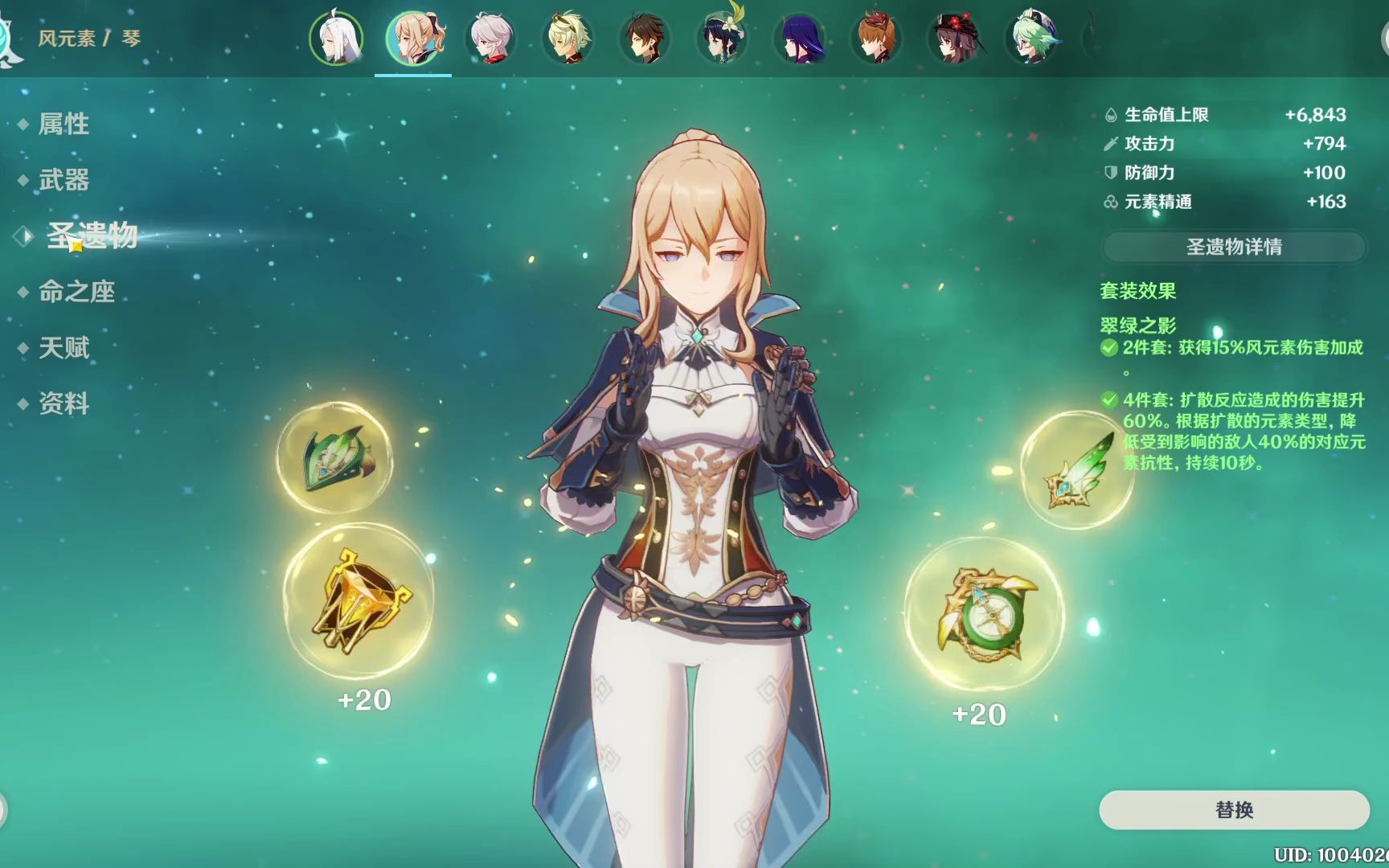Switch to Shenhe's character portrait
This screenshot has height=868, width=1389.
pyautogui.click(x=336, y=38)
